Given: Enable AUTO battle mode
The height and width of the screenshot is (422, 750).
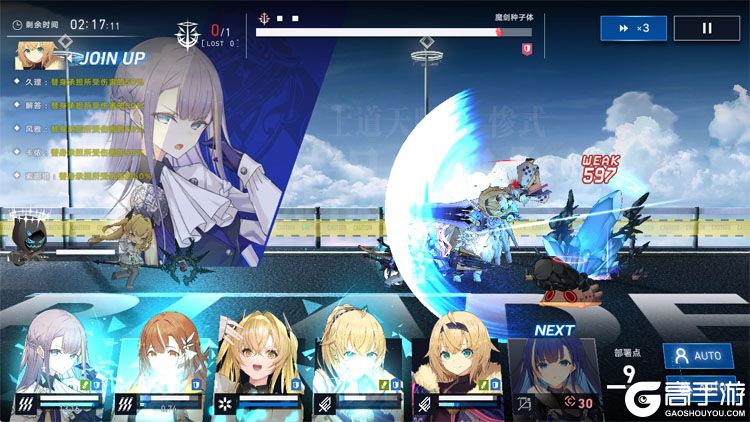Looking at the screenshot, I should (x=696, y=356).
